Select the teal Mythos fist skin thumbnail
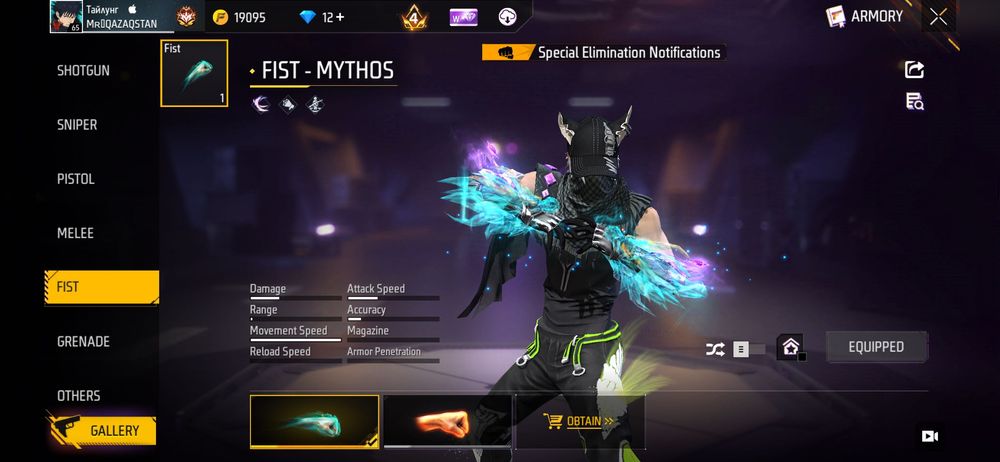This screenshot has width=1000, height=462. click(x=314, y=421)
